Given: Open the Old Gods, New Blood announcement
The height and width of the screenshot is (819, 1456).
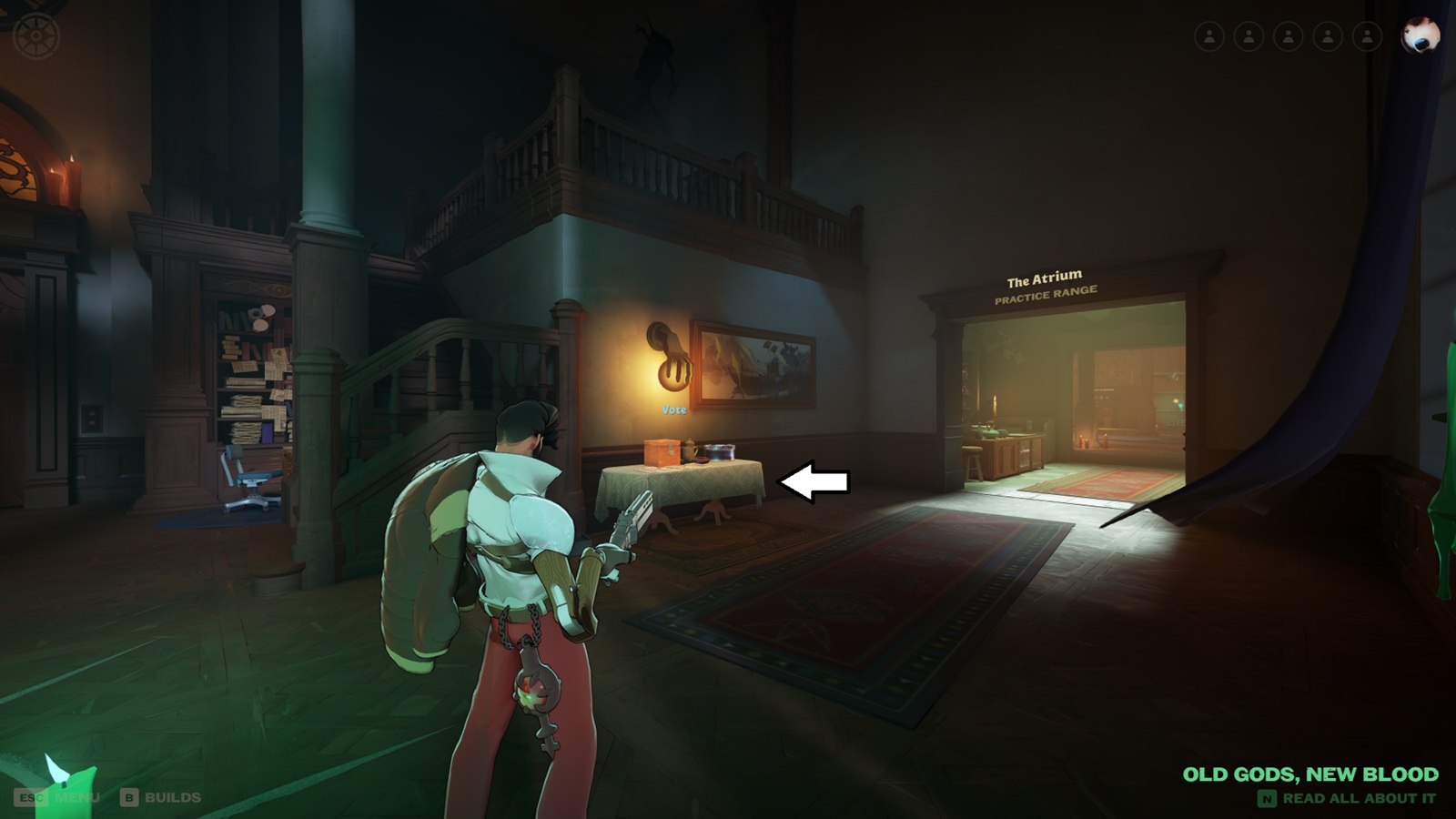Looking at the screenshot, I should point(1309,774).
